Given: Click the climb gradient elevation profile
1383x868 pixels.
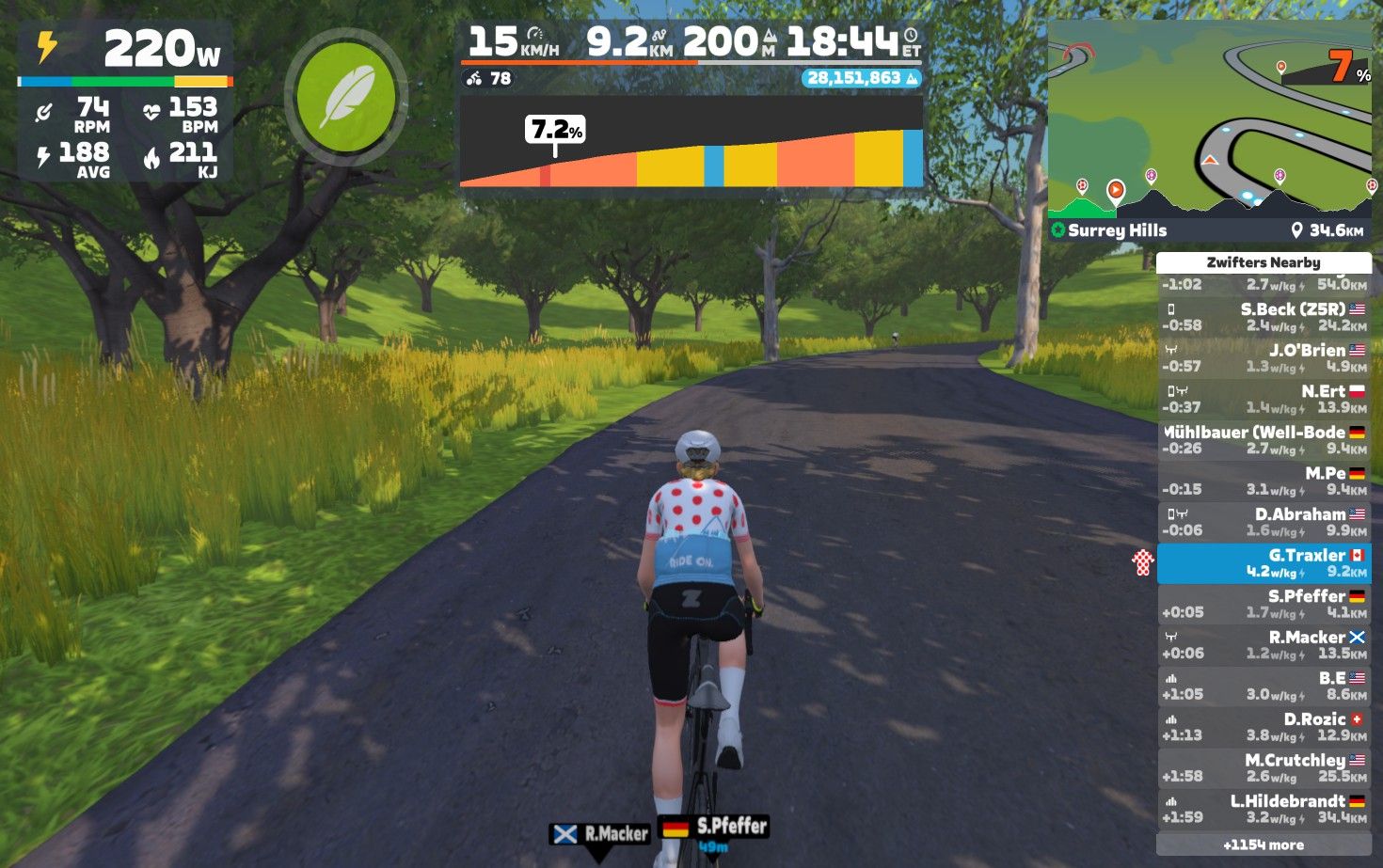Looking at the screenshot, I should pos(691,141).
